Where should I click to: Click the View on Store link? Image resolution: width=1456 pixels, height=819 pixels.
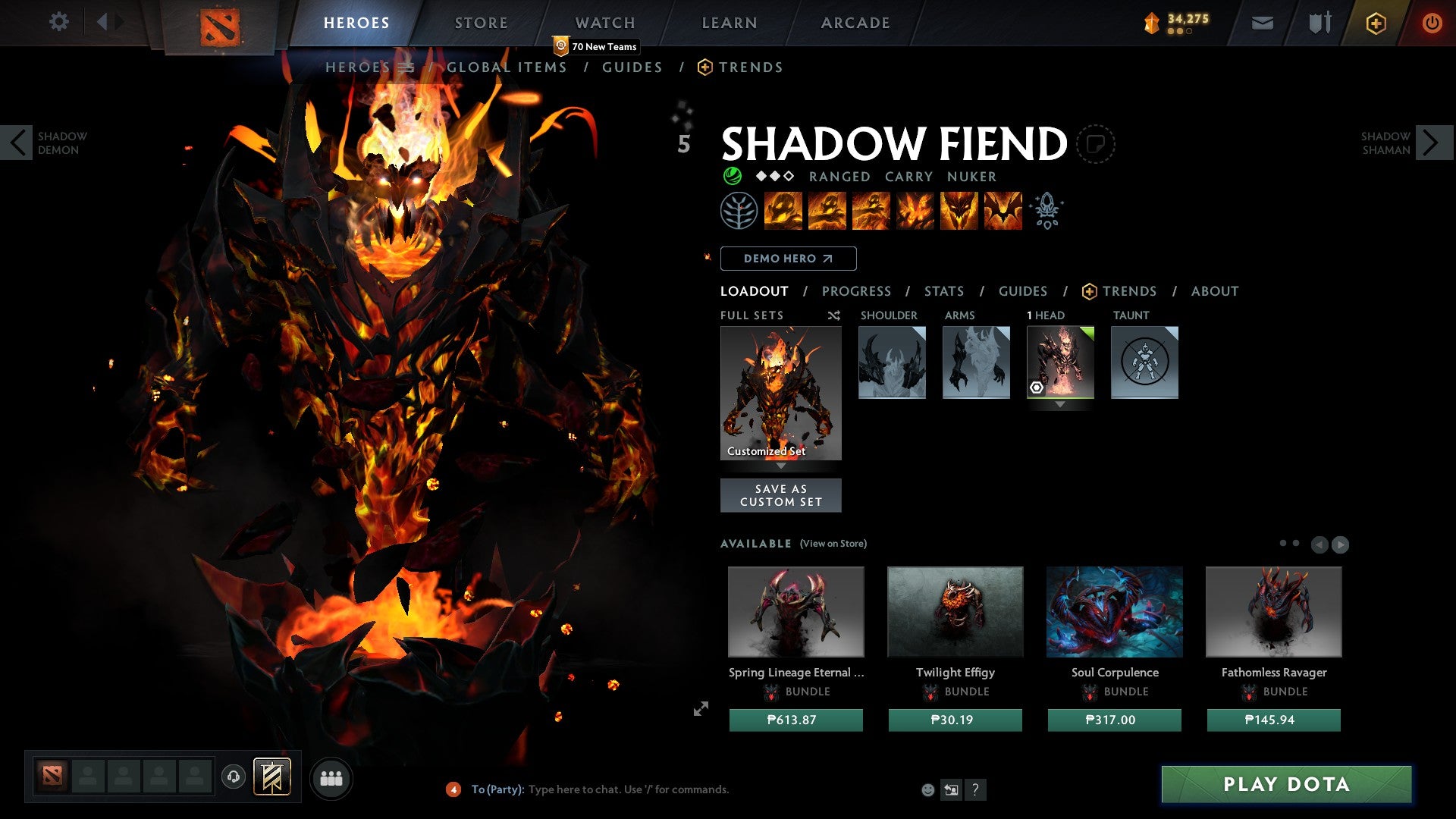tap(833, 544)
